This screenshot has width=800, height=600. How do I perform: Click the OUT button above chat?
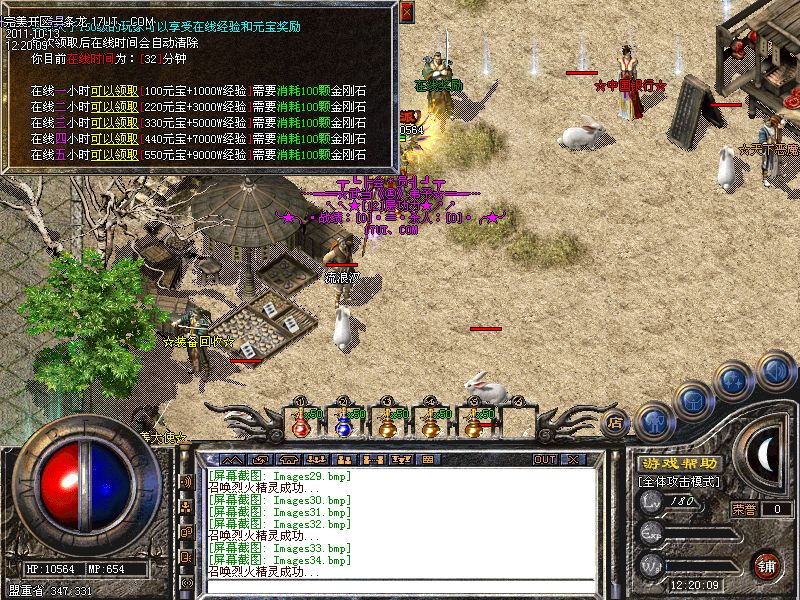pyautogui.click(x=544, y=459)
